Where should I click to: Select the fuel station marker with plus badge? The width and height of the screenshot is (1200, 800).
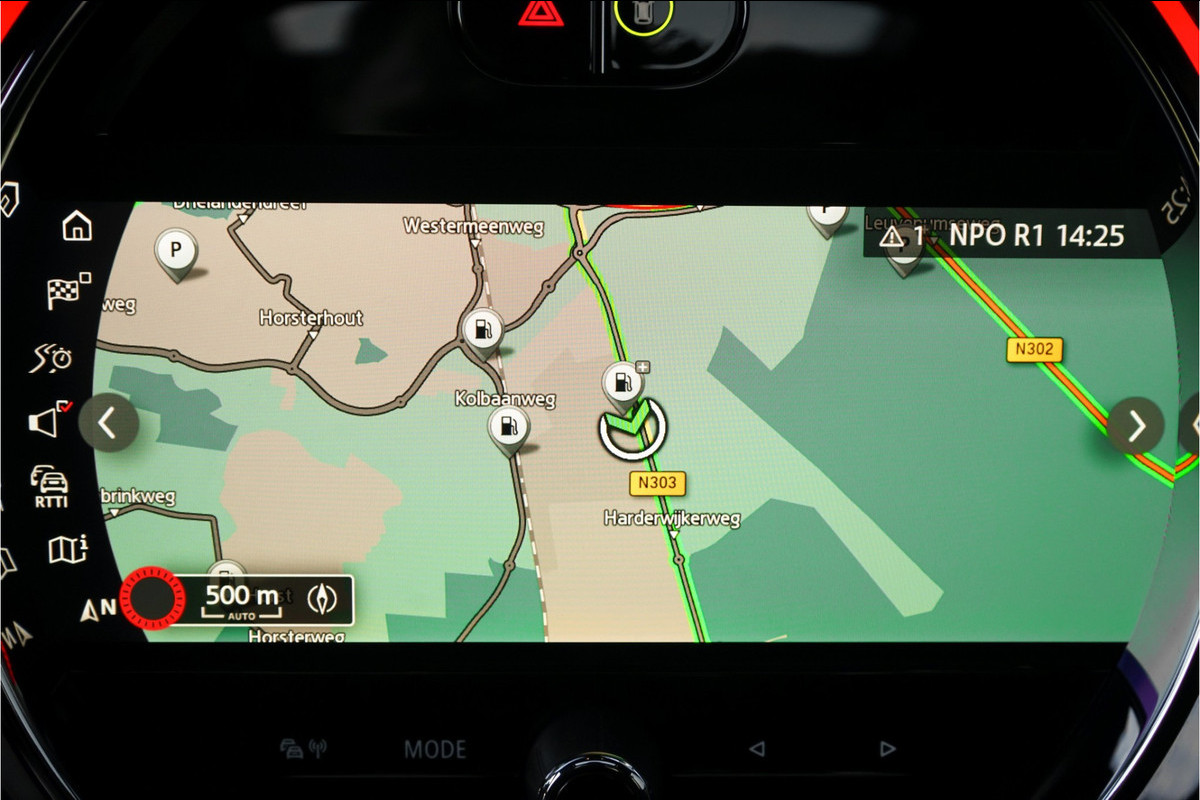623,383
